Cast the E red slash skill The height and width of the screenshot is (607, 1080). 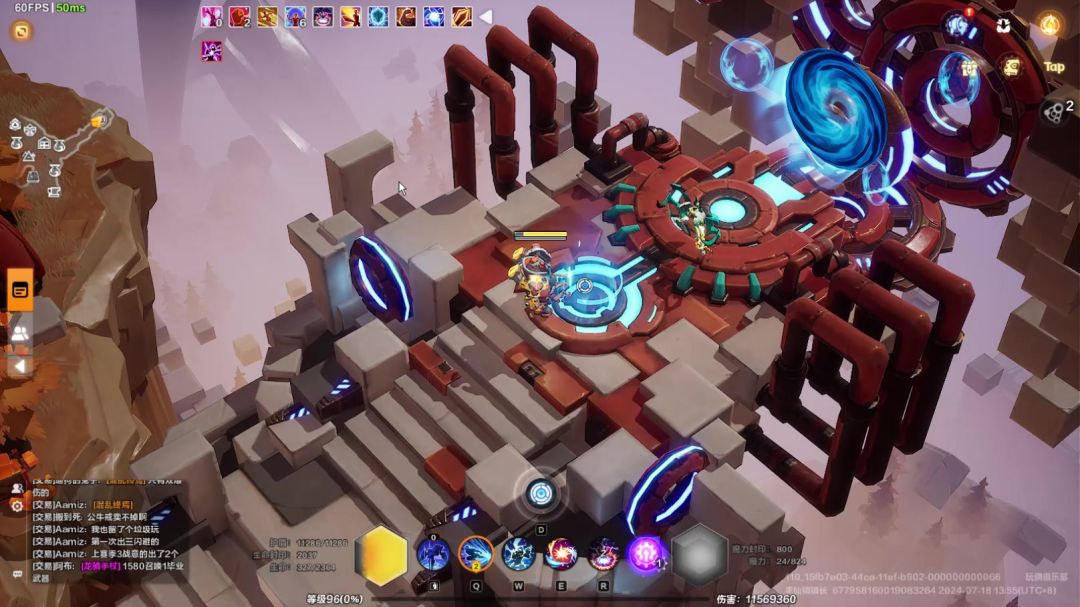[561, 554]
